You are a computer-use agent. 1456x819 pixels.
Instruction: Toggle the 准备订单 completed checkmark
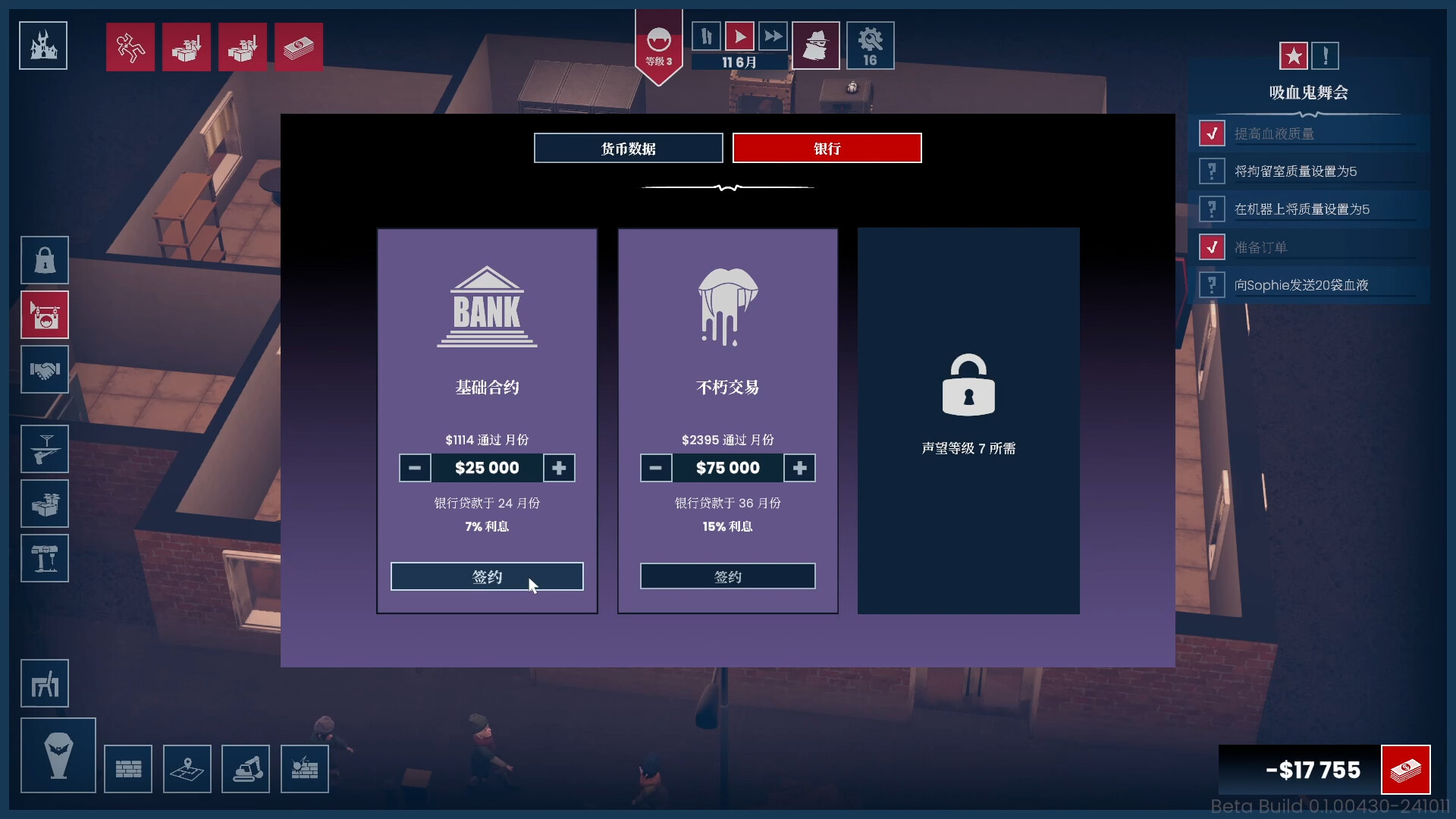[x=1213, y=246]
